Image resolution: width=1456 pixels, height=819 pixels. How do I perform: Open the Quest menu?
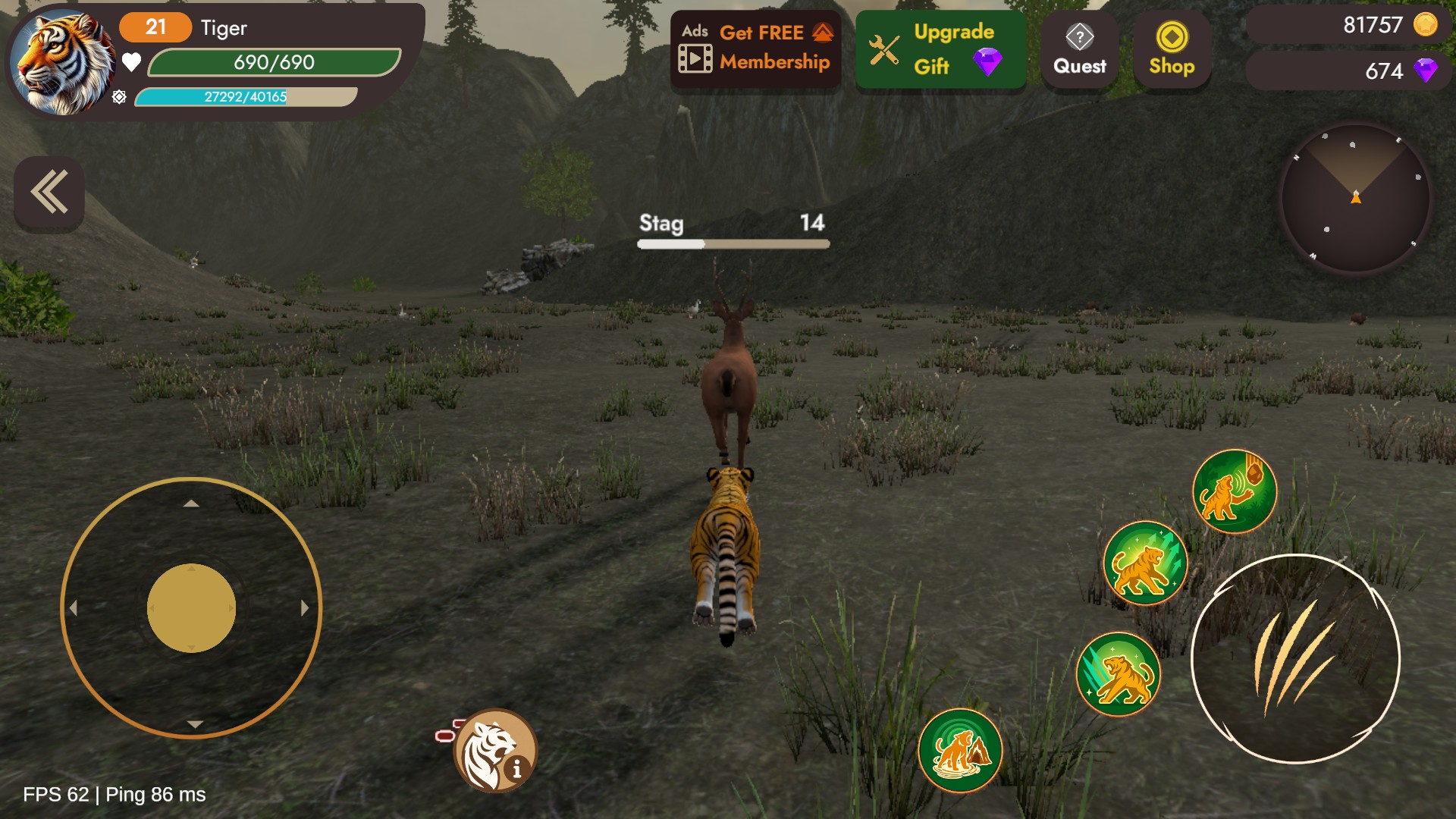click(1079, 50)
